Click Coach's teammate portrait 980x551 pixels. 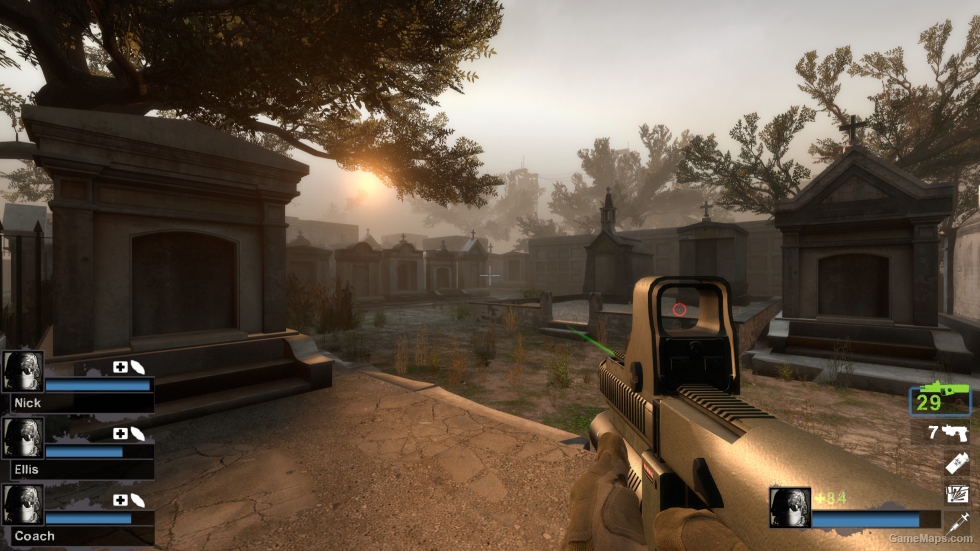[x=22, y=505]
